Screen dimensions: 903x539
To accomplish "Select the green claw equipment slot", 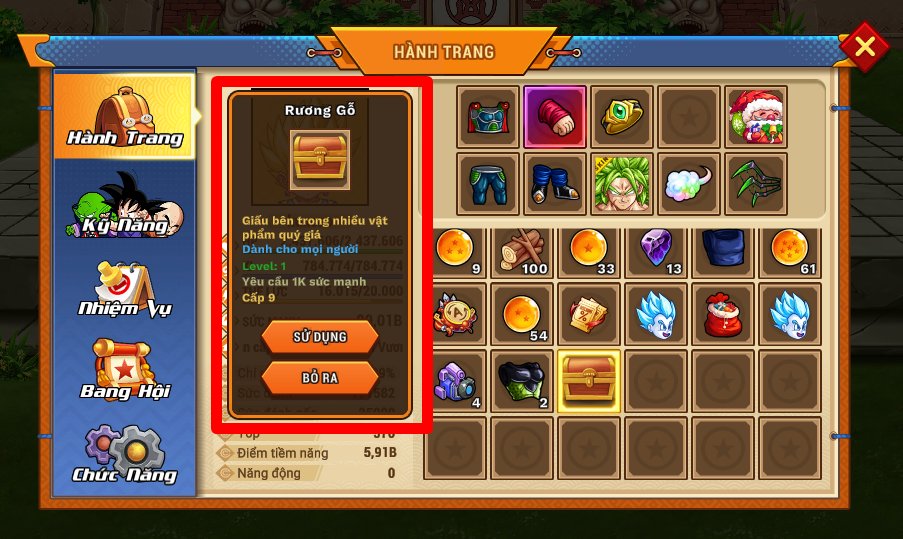I will point(756,183).
